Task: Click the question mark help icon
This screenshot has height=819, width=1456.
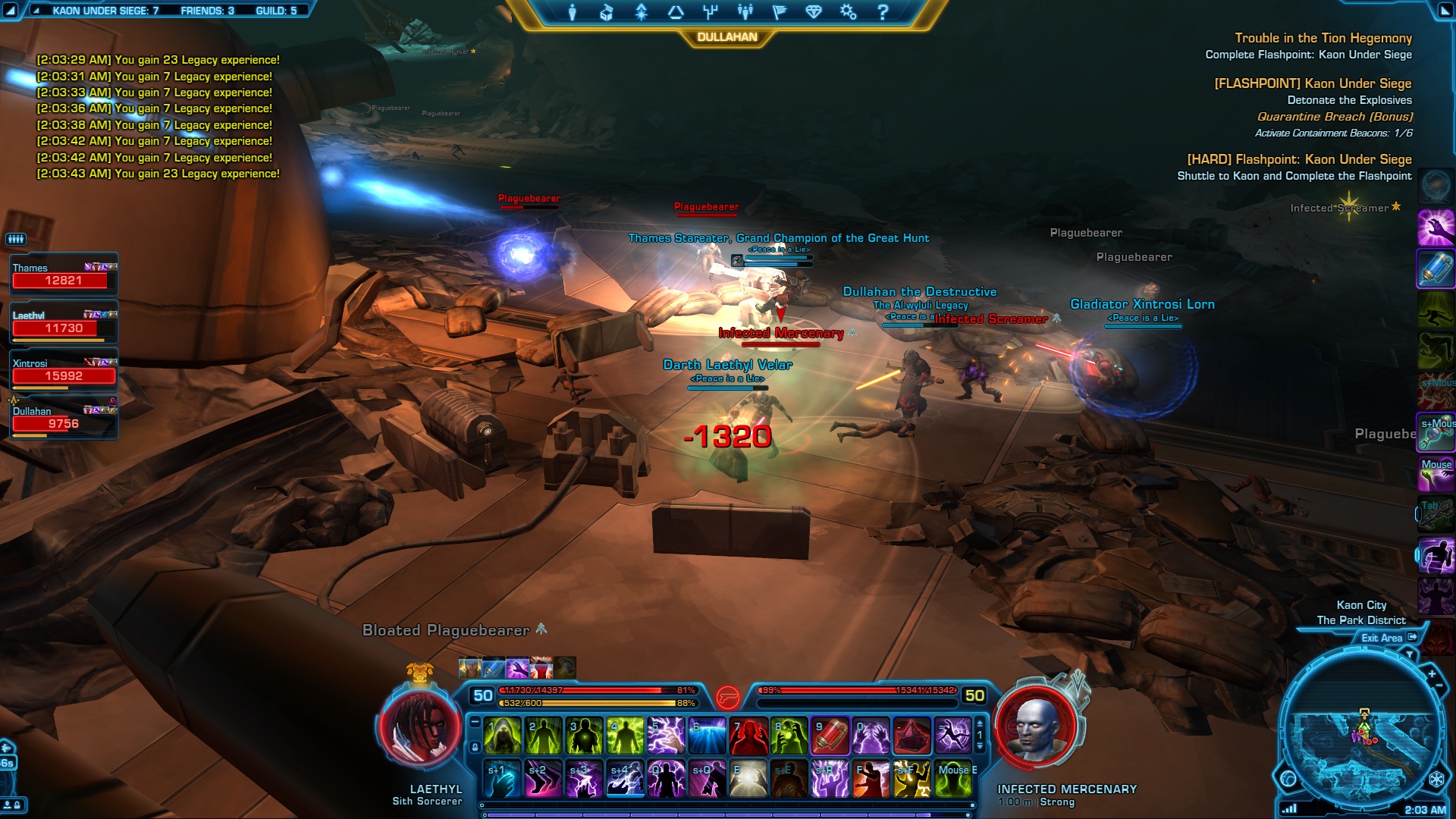Action: (x=882, y=11)
